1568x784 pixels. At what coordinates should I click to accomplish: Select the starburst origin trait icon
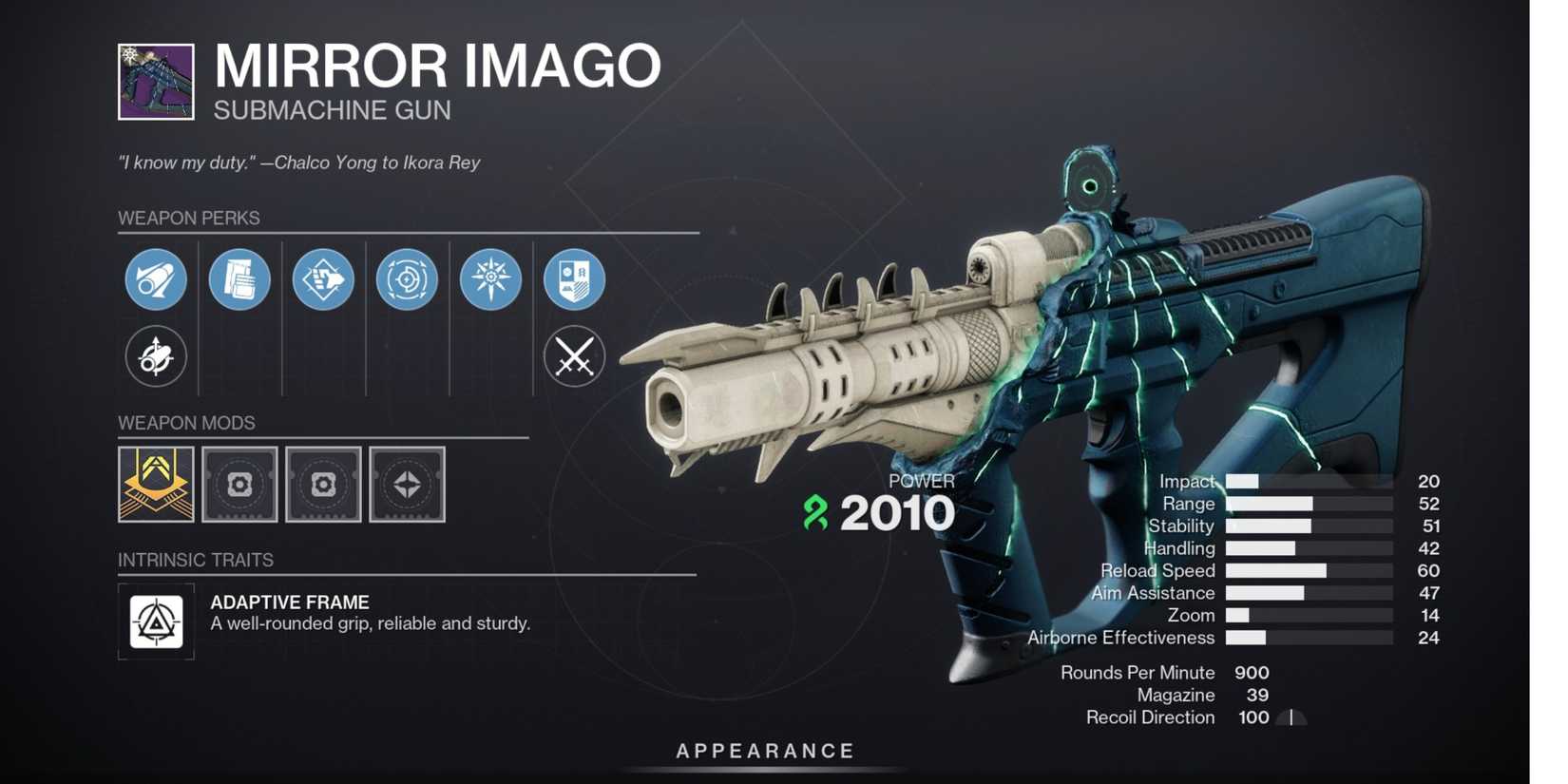pyautogui.click(x=490, y=279)
